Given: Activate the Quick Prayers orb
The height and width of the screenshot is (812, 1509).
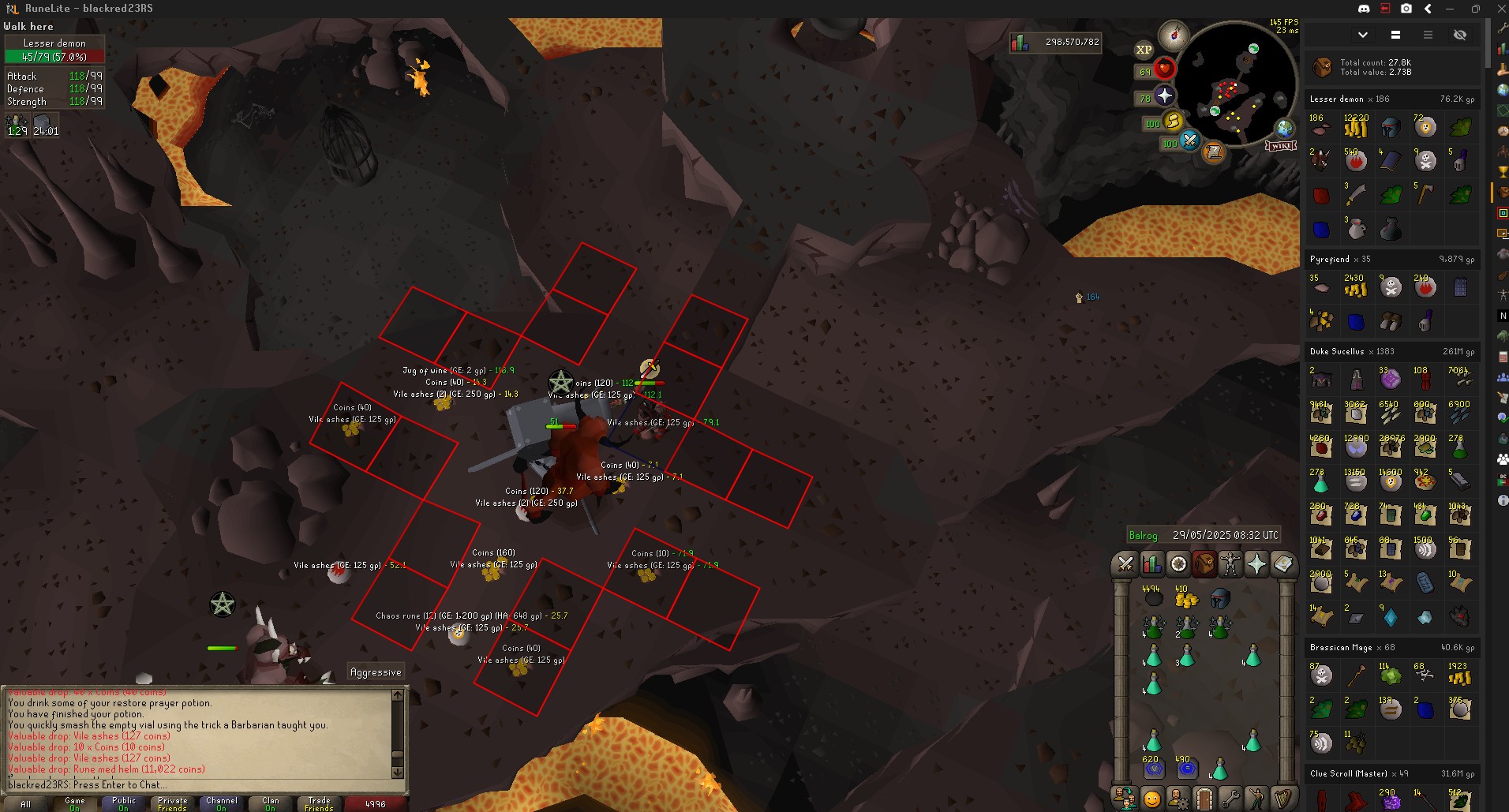Looking at the screenshot, I should [1165, 96].
